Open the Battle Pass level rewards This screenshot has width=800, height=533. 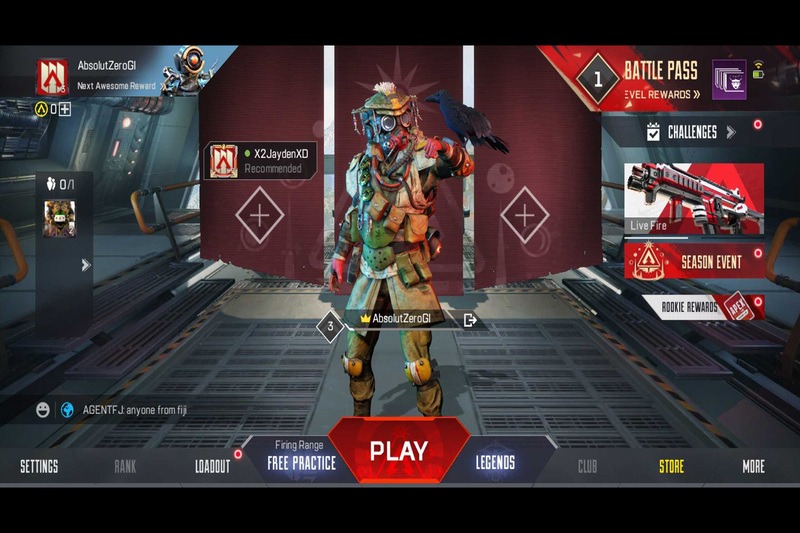pos(662,94)
